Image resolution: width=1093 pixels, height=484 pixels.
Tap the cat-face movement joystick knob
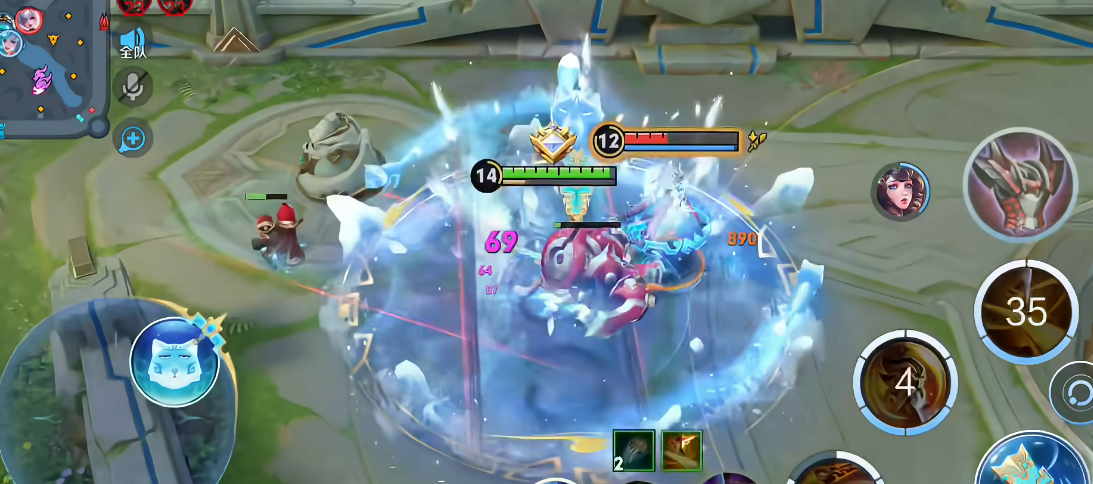(x=174, y=362)
